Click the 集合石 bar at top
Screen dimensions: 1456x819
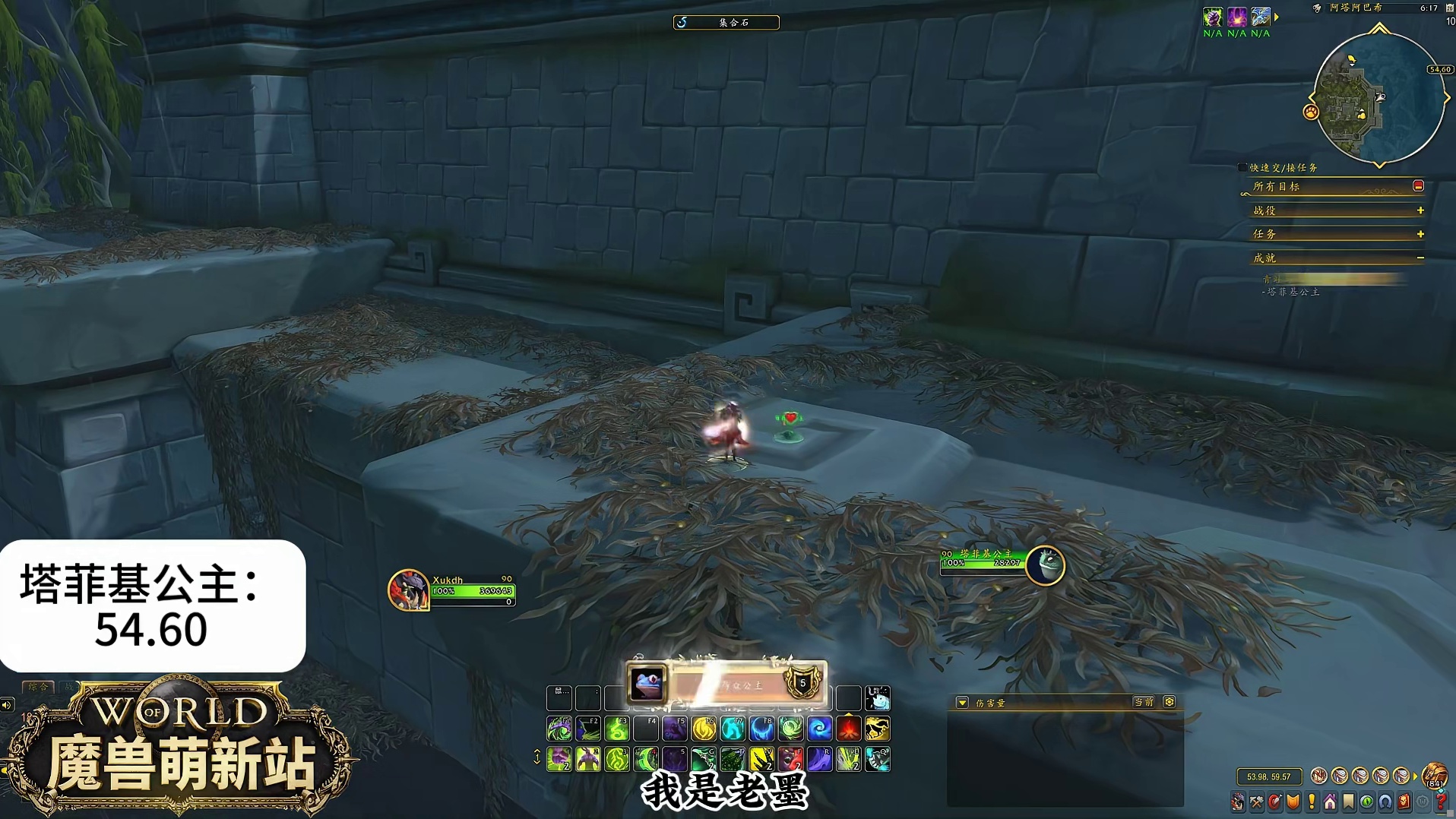726,23
